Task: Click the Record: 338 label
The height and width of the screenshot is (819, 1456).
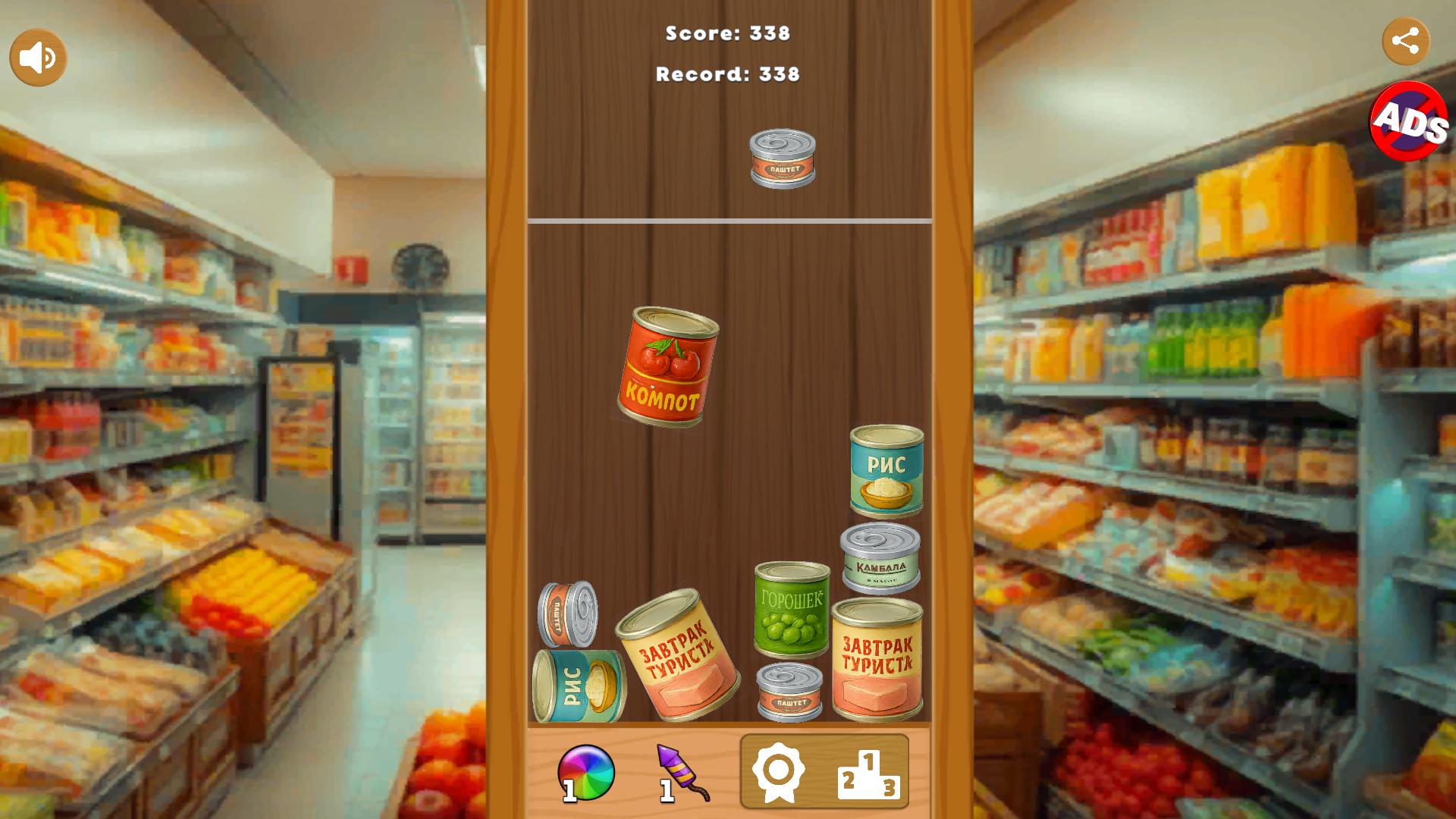Action: [x=727, y=74]
